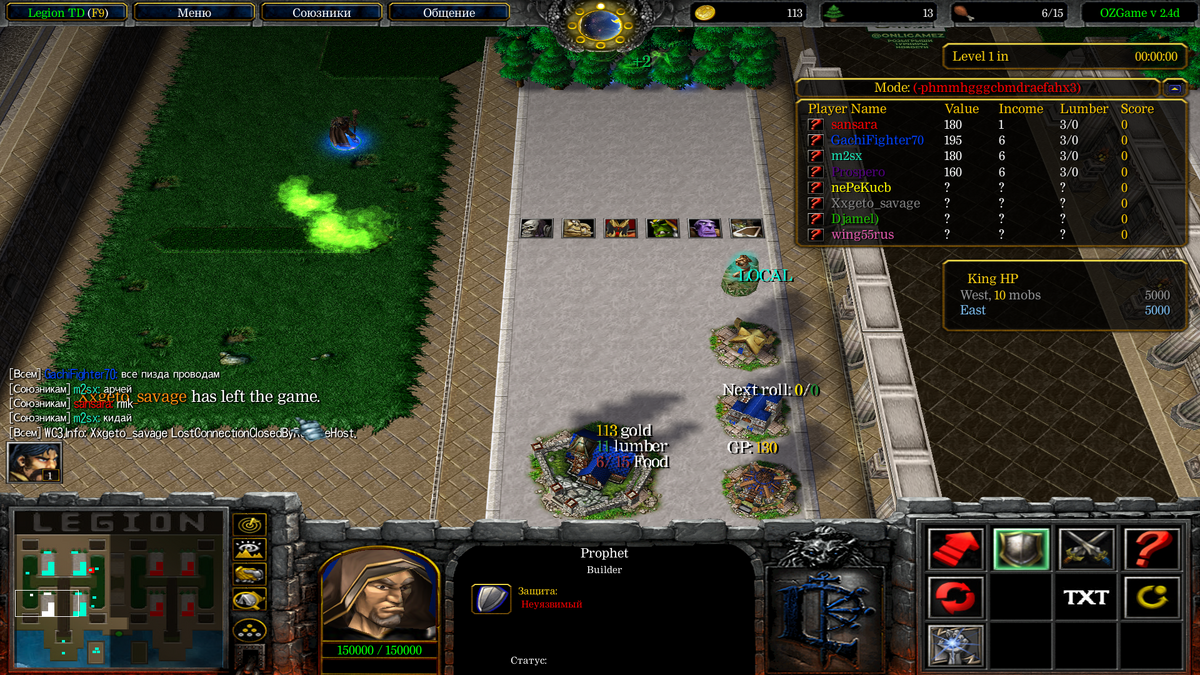The width and height of the screenshot is (1200, 675).
Task: Click the TXT command button
Action: coord(1086,597)
